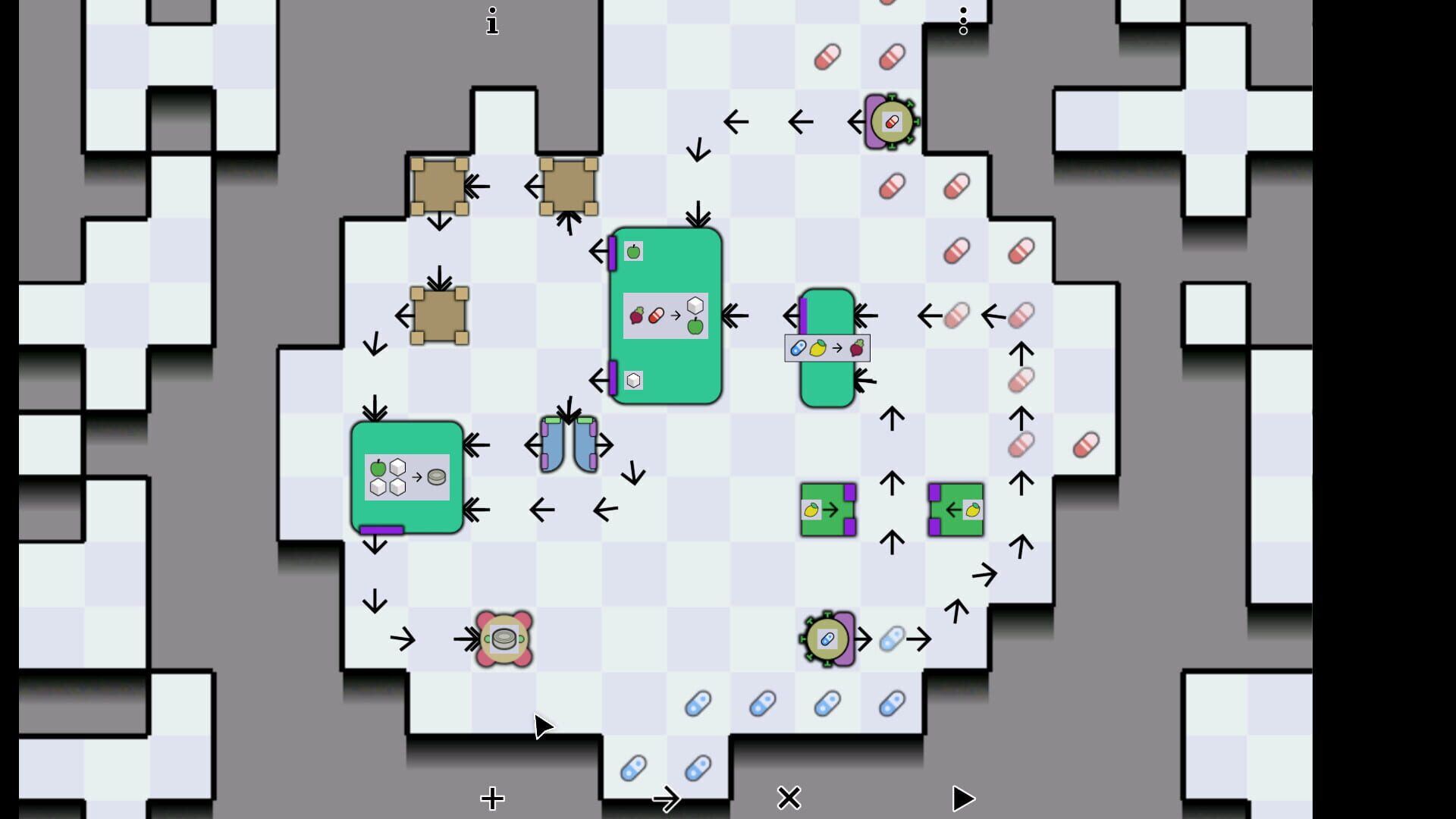Click the blue pants splitter on the belt
Viewport: 1456px width, 819px height.
tap(568, 444)
